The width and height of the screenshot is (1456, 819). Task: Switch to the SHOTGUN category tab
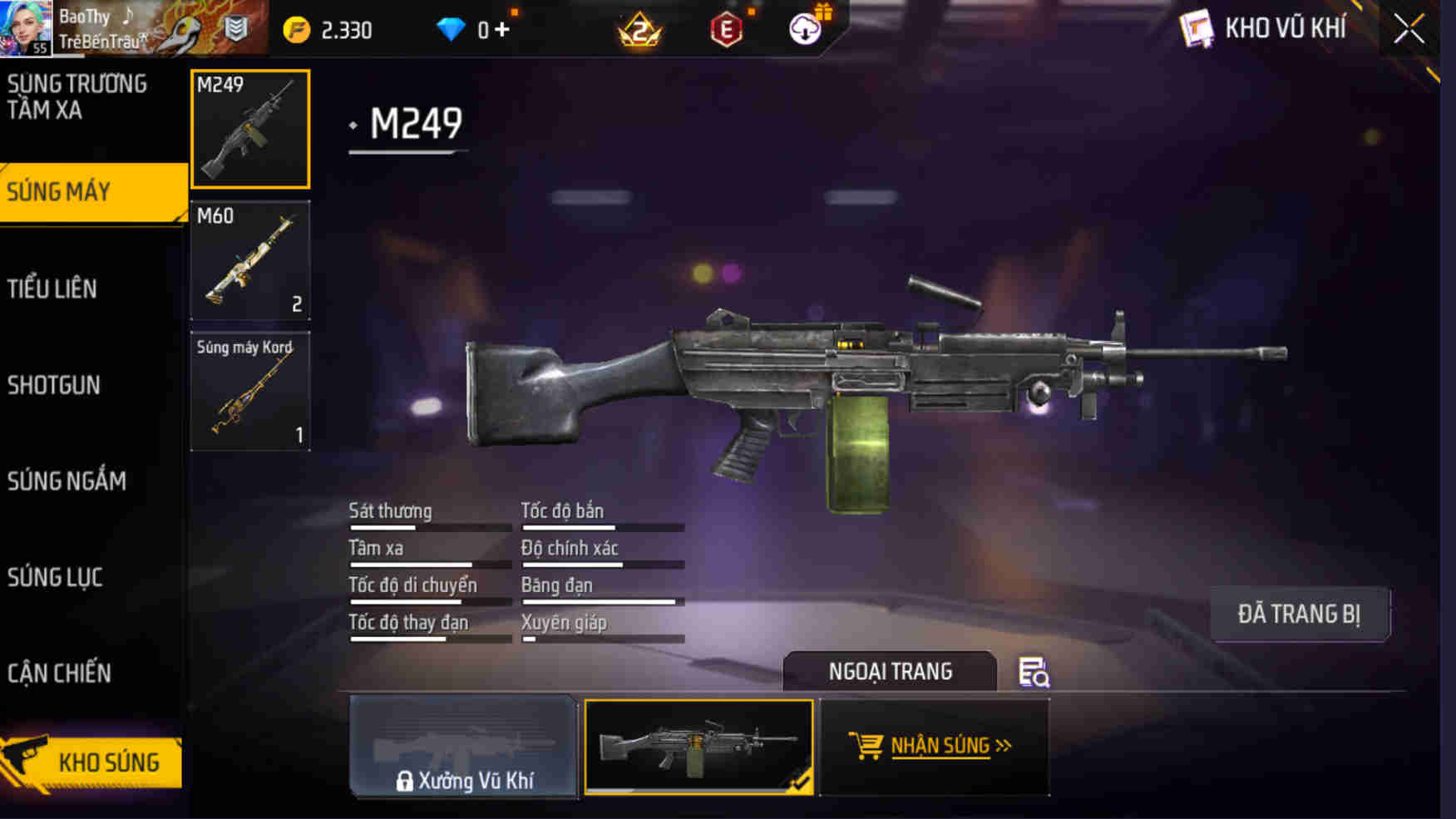[54, 385]
